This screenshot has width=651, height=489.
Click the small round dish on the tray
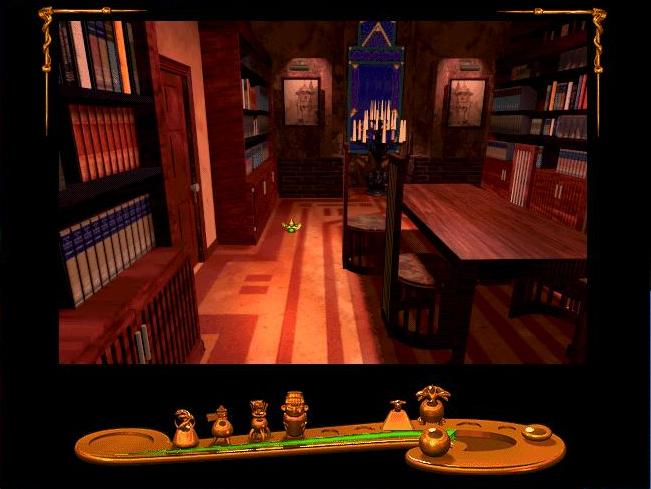(536, 433)
